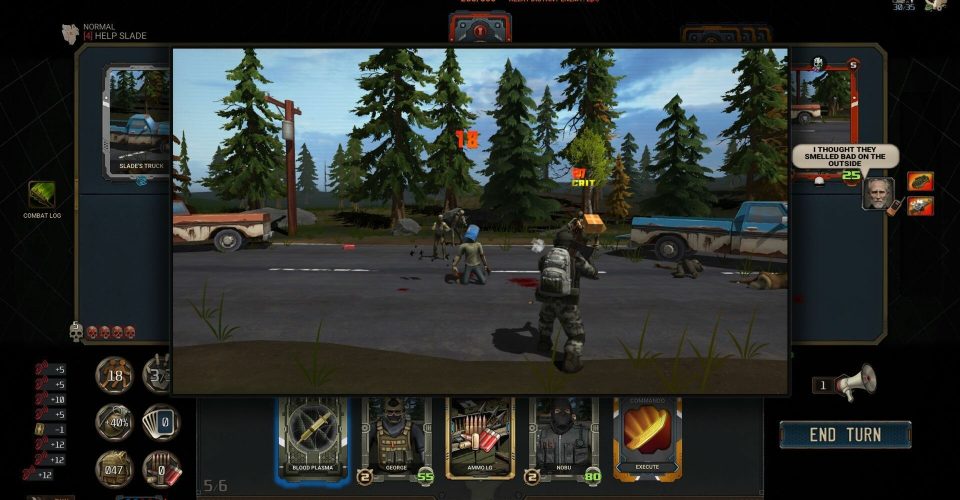This screenshot has height=500, width=960.
Task: Click the upper orange item icon beside portrait
Action: click(920, 181)
